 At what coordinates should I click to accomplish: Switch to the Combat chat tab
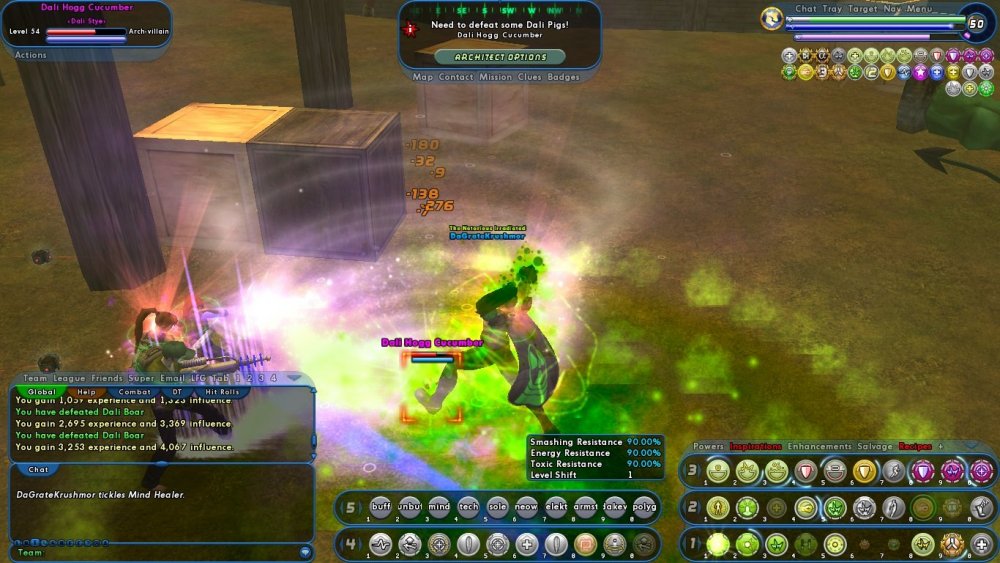pos(135,392)
